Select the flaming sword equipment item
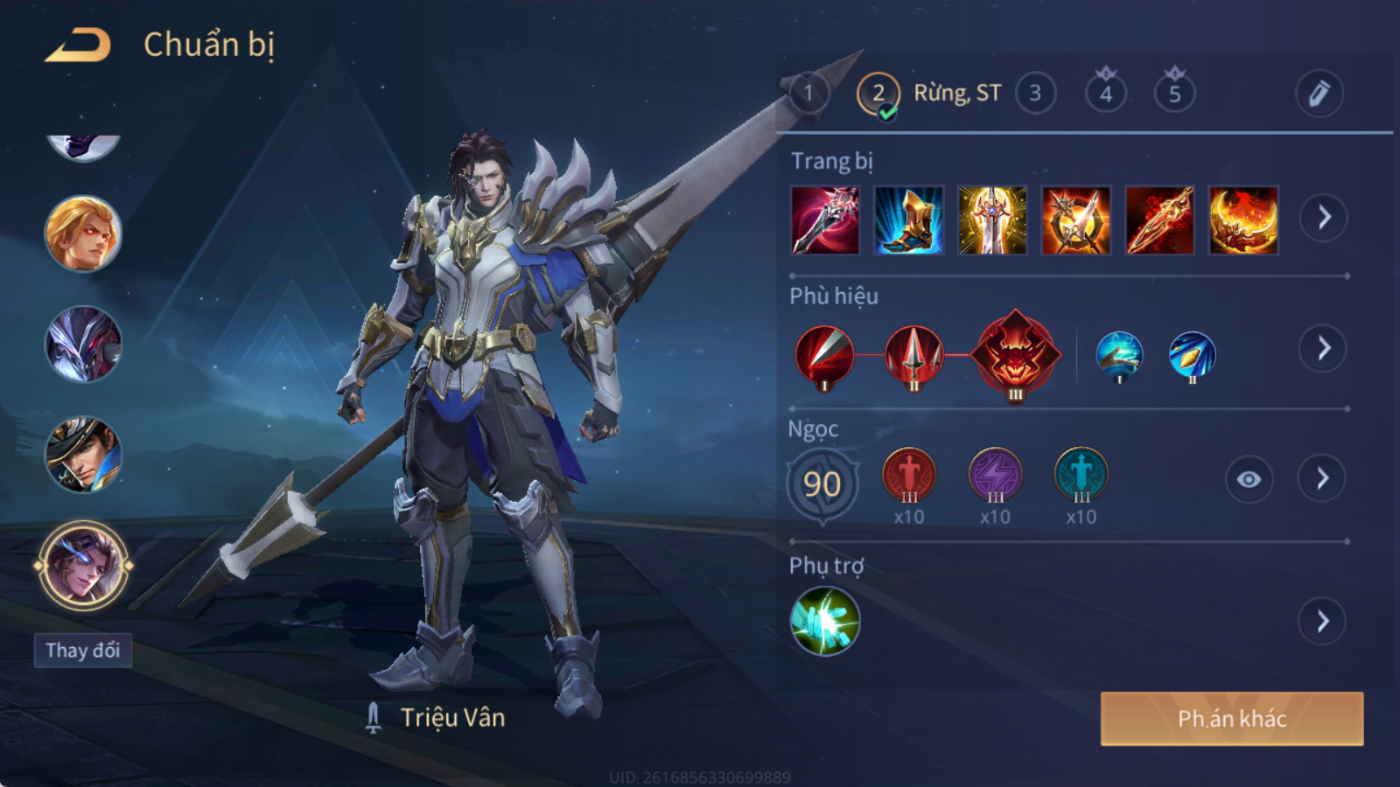 click(x=1160, y=219)
